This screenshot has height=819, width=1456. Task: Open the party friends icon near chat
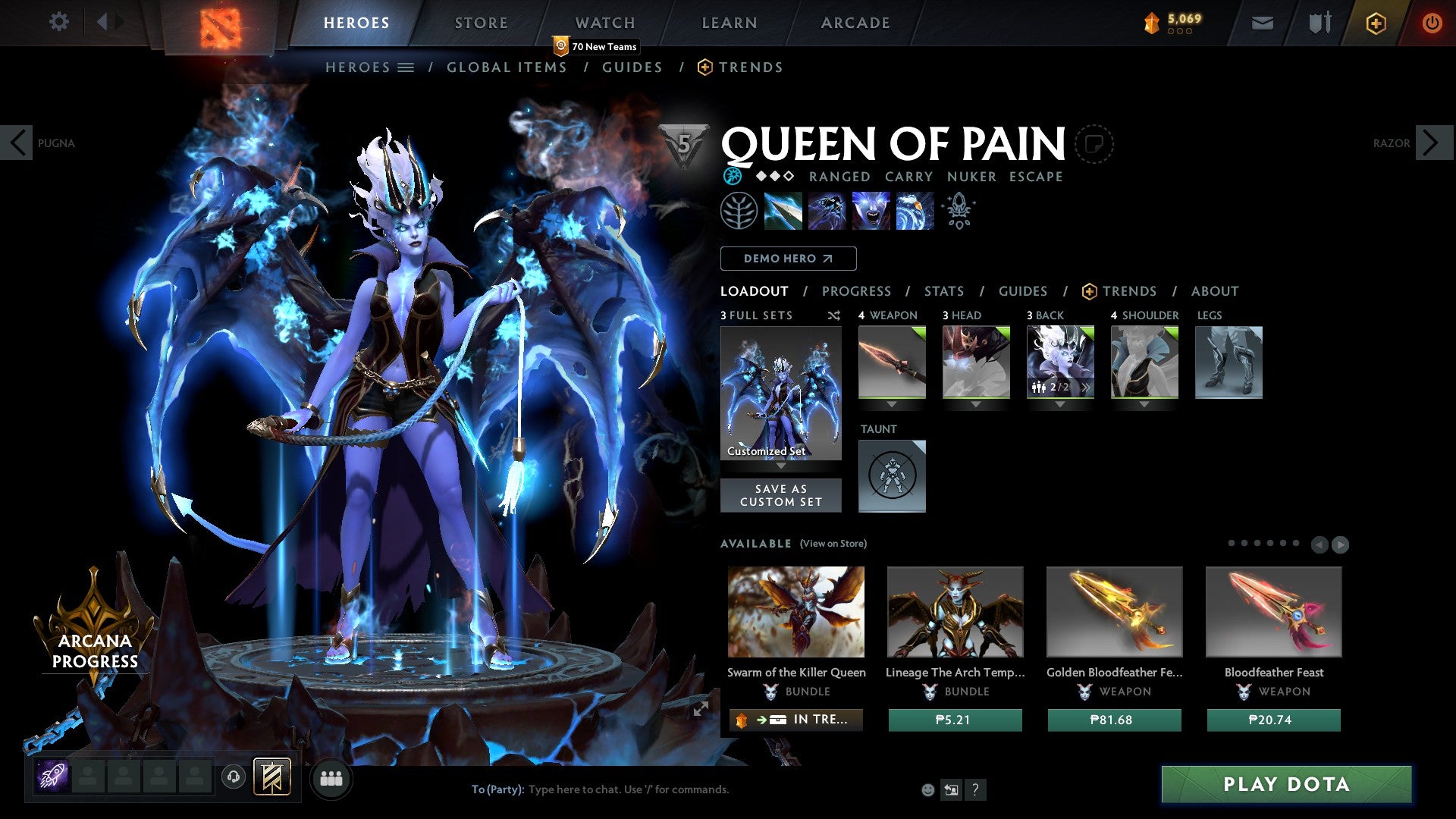(x=331, y=778)
